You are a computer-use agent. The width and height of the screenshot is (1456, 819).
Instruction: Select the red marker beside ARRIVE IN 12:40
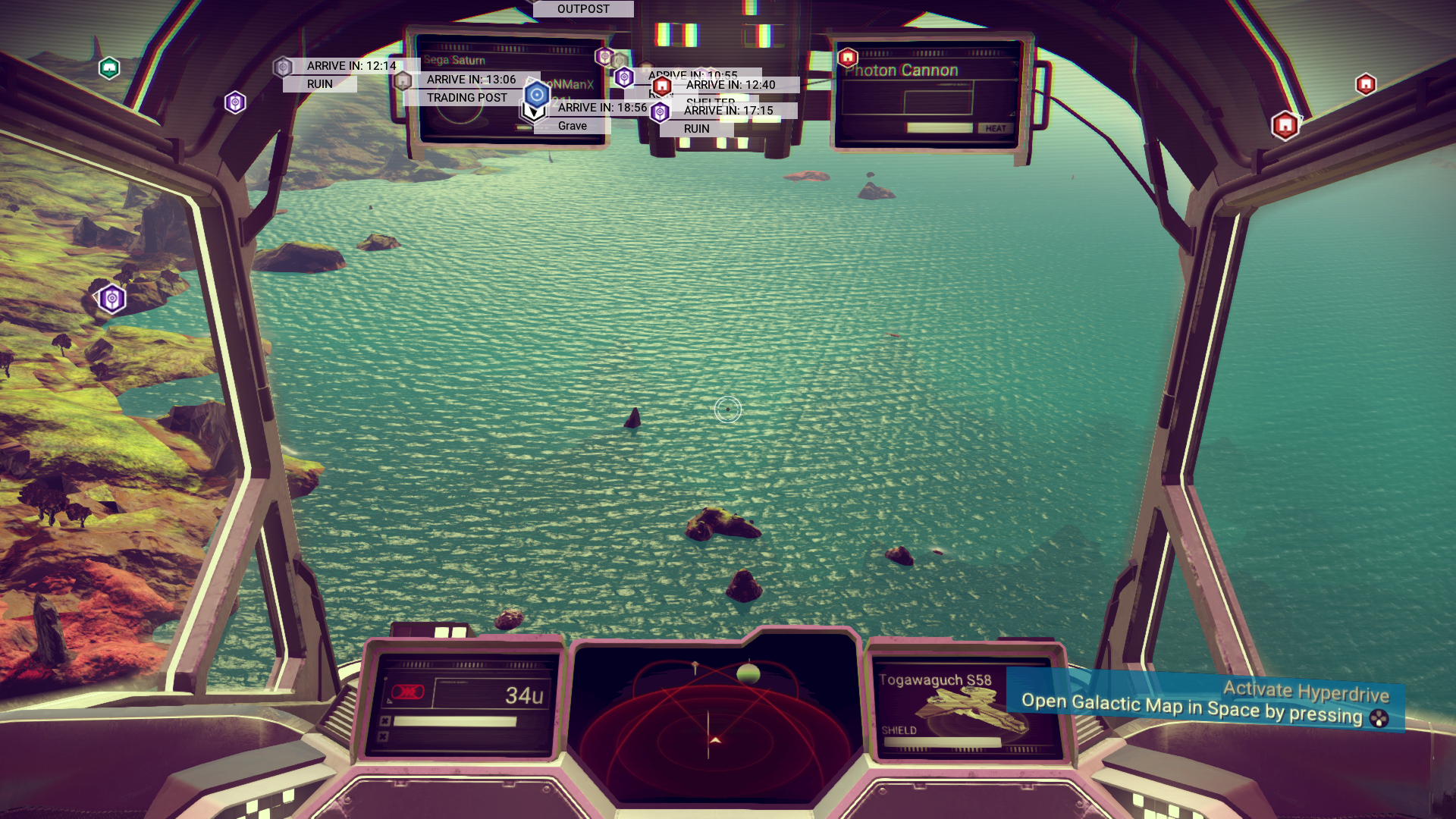click(662, 86)
